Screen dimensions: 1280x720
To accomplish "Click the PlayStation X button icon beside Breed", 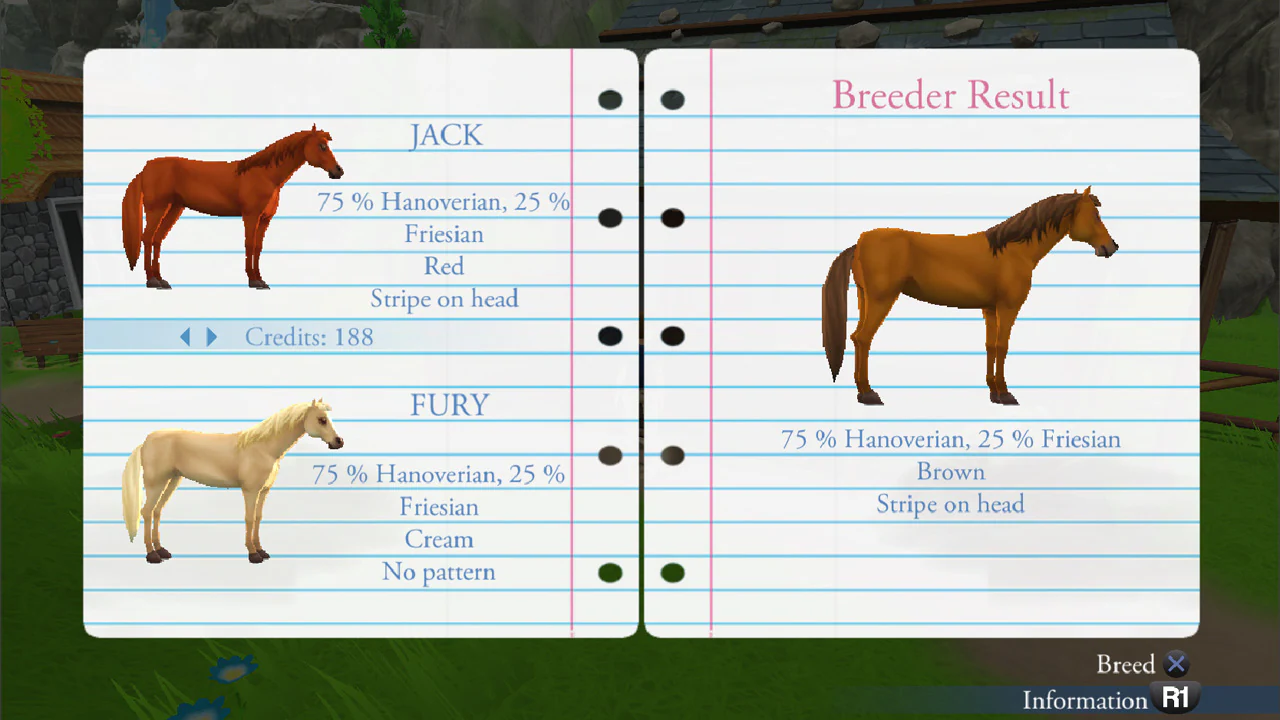I will [x=1176, y=664].
